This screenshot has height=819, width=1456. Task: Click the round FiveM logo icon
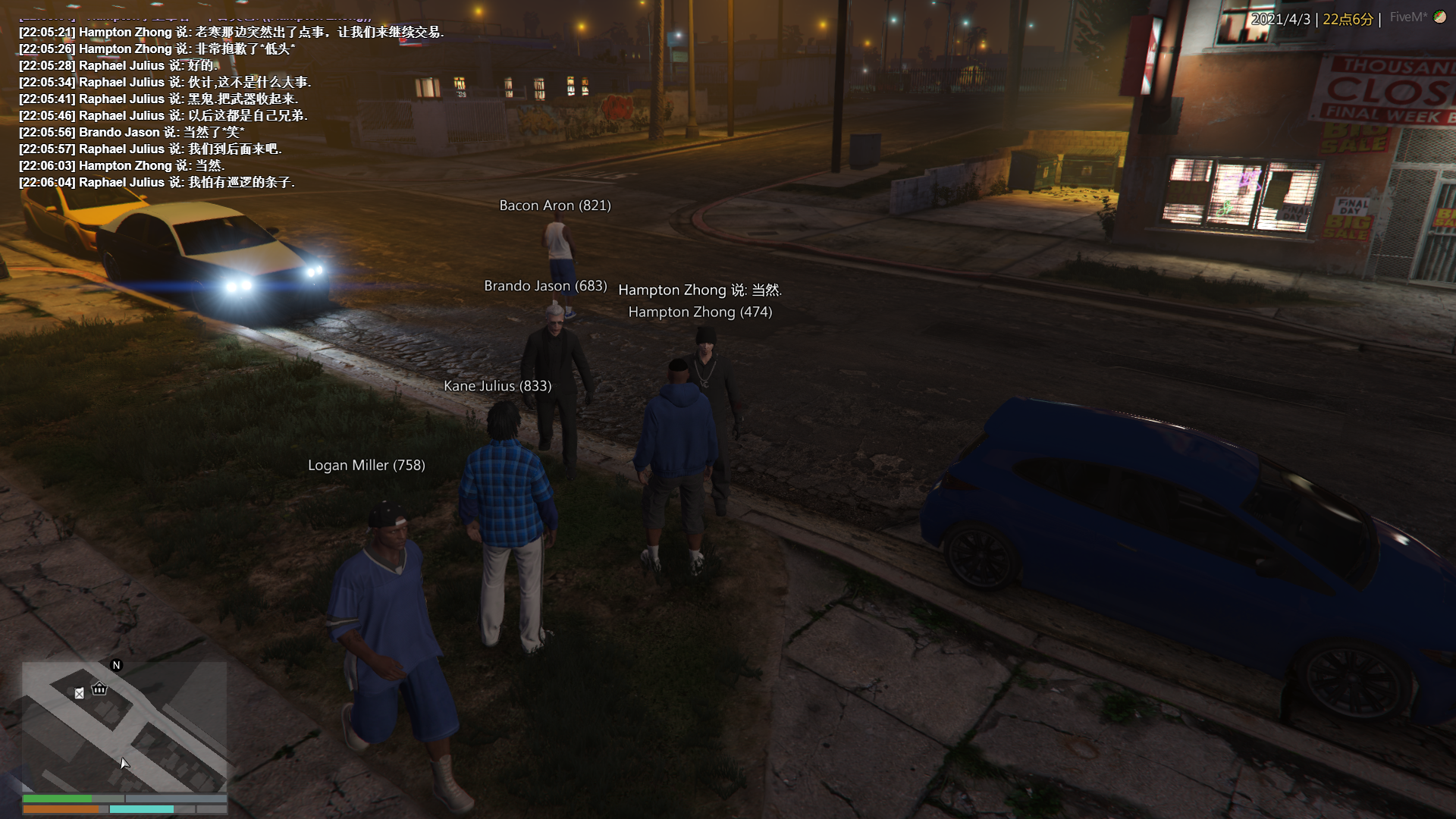pos(1439,17)
